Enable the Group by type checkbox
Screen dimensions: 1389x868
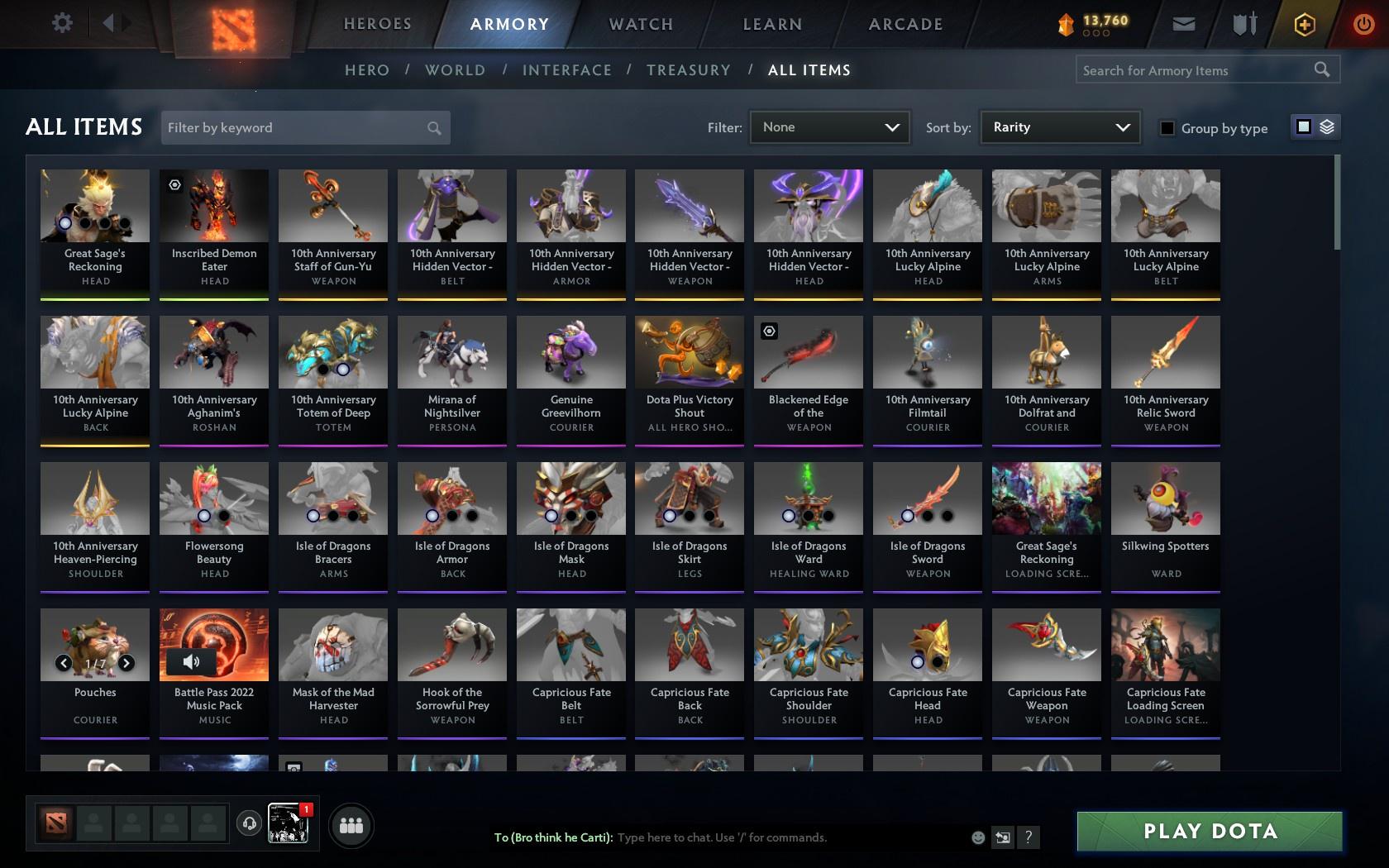pos(1167,128)
